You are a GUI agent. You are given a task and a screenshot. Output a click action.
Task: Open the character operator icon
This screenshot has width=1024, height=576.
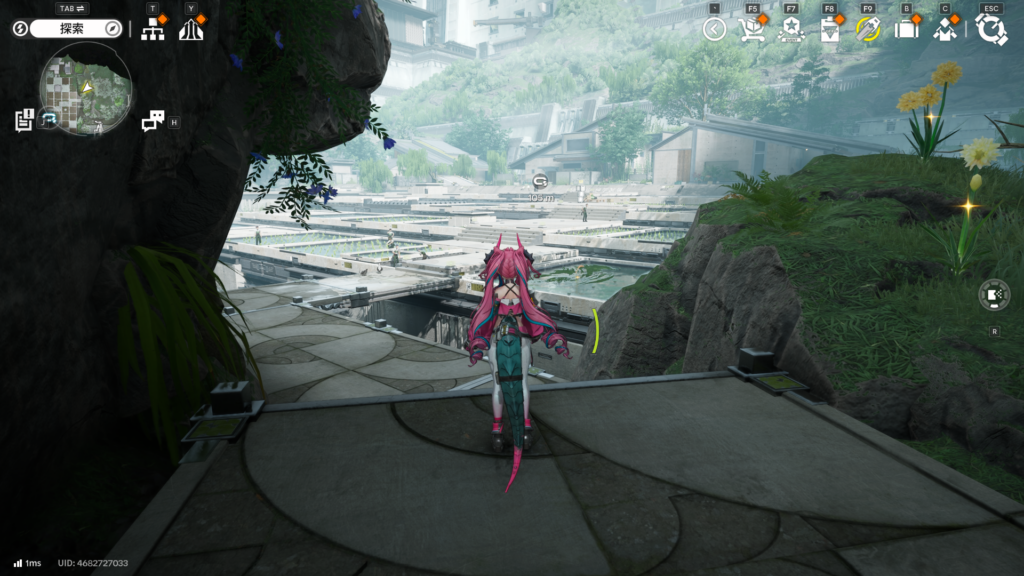pyautogui.click(x=945, y=29)
